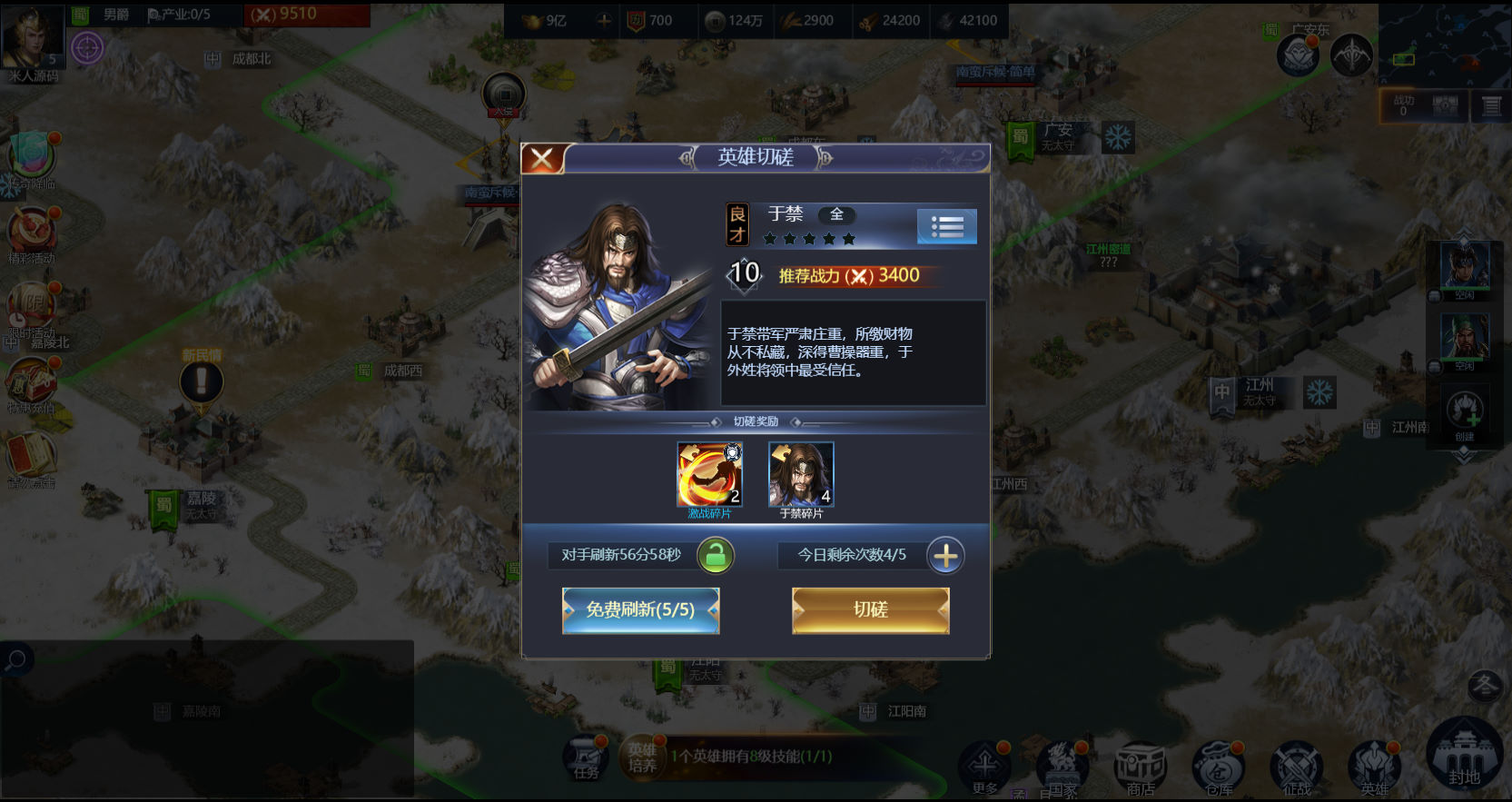Open the 仓库 warehouse

click(x=1218, y=767)
